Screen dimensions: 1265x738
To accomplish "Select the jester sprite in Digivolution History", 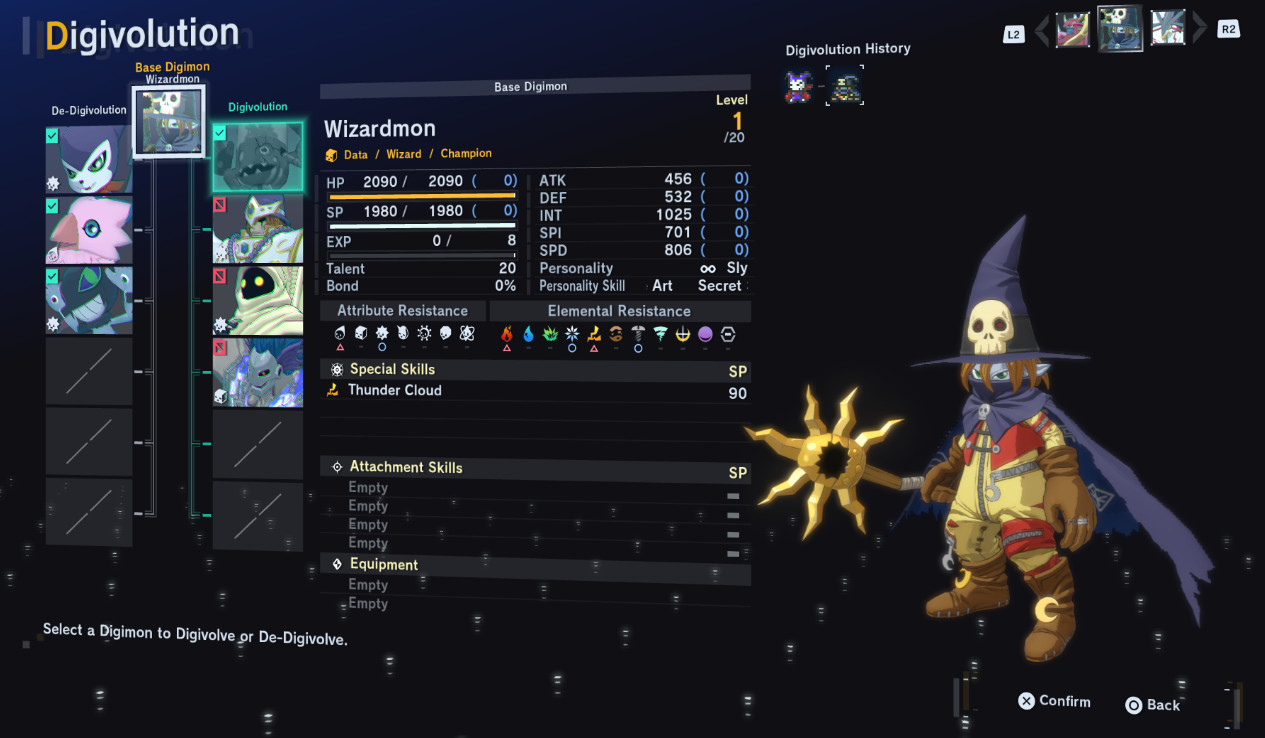I will [x=798, y=87].
